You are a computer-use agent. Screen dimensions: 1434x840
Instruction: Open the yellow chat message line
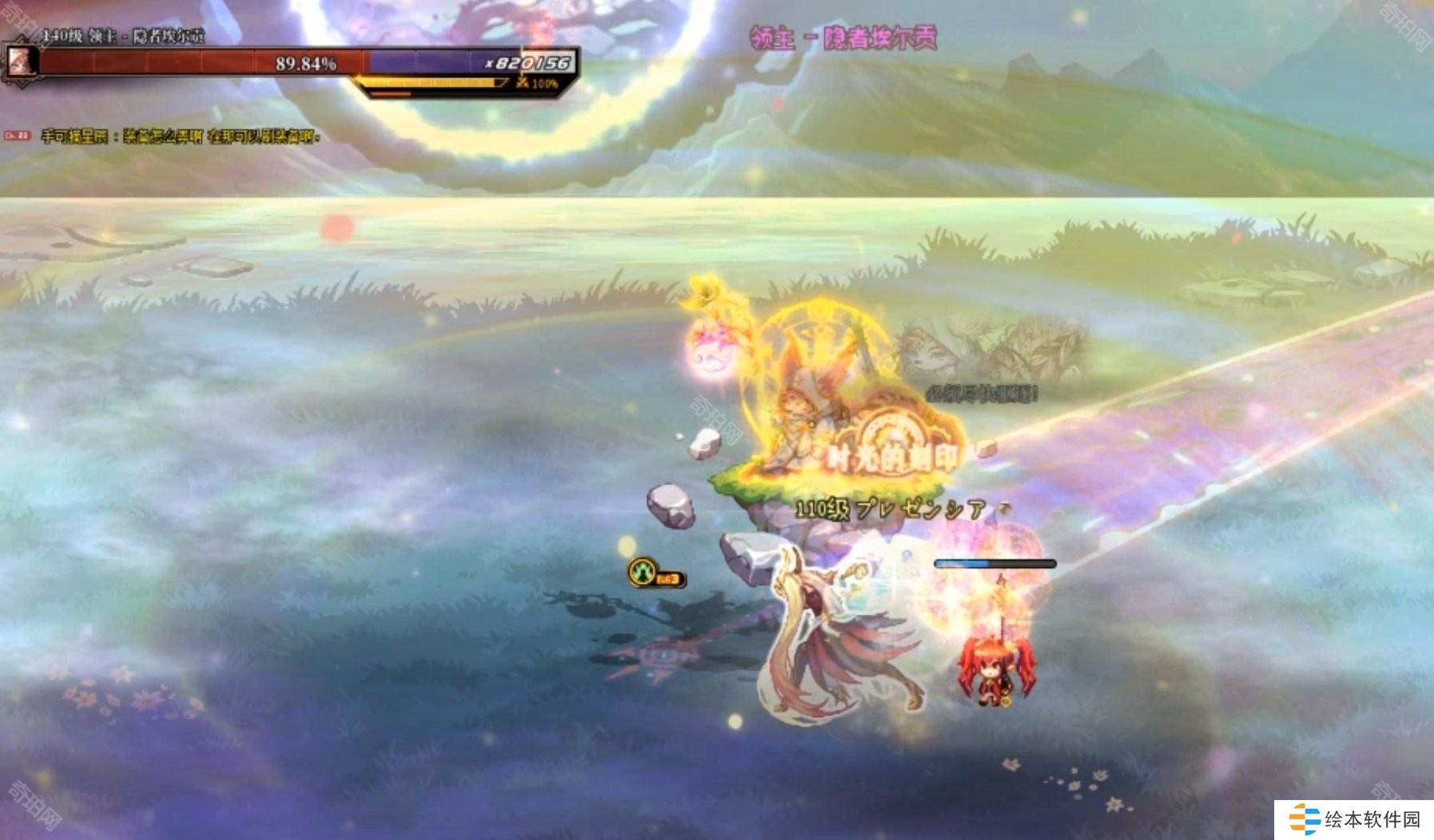[181, 137]
